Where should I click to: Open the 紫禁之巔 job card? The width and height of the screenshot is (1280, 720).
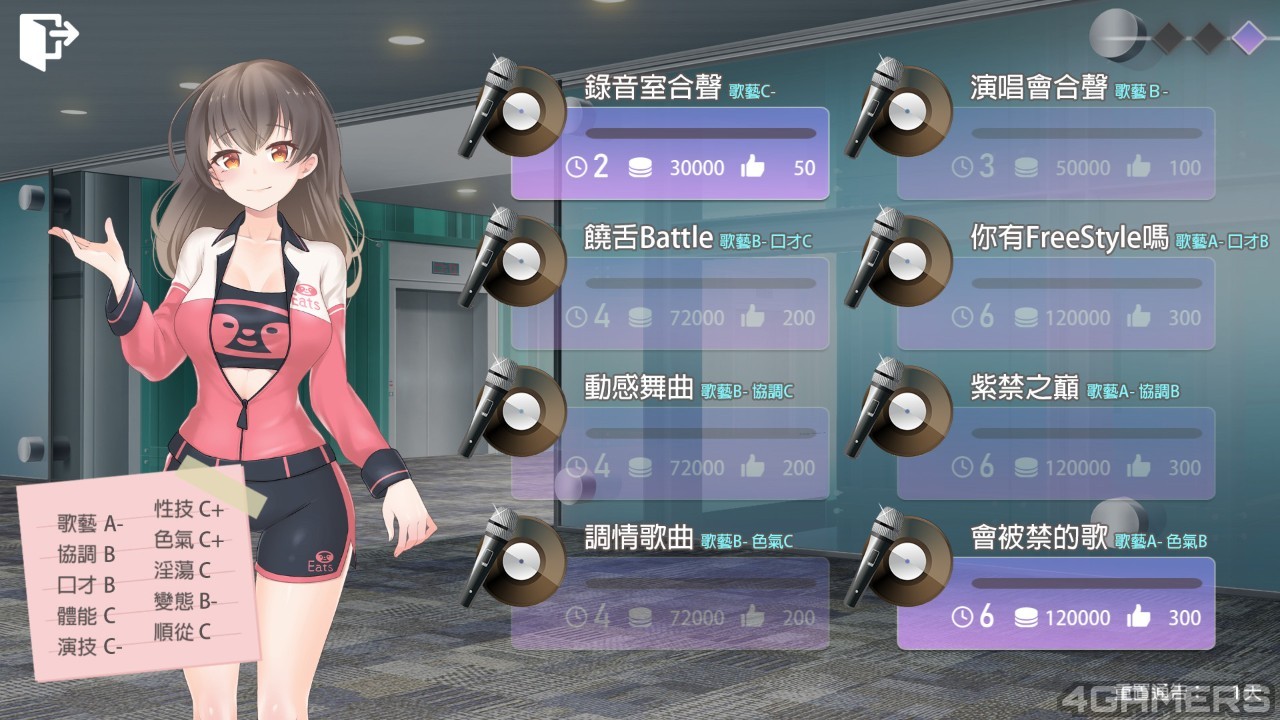1056,453
